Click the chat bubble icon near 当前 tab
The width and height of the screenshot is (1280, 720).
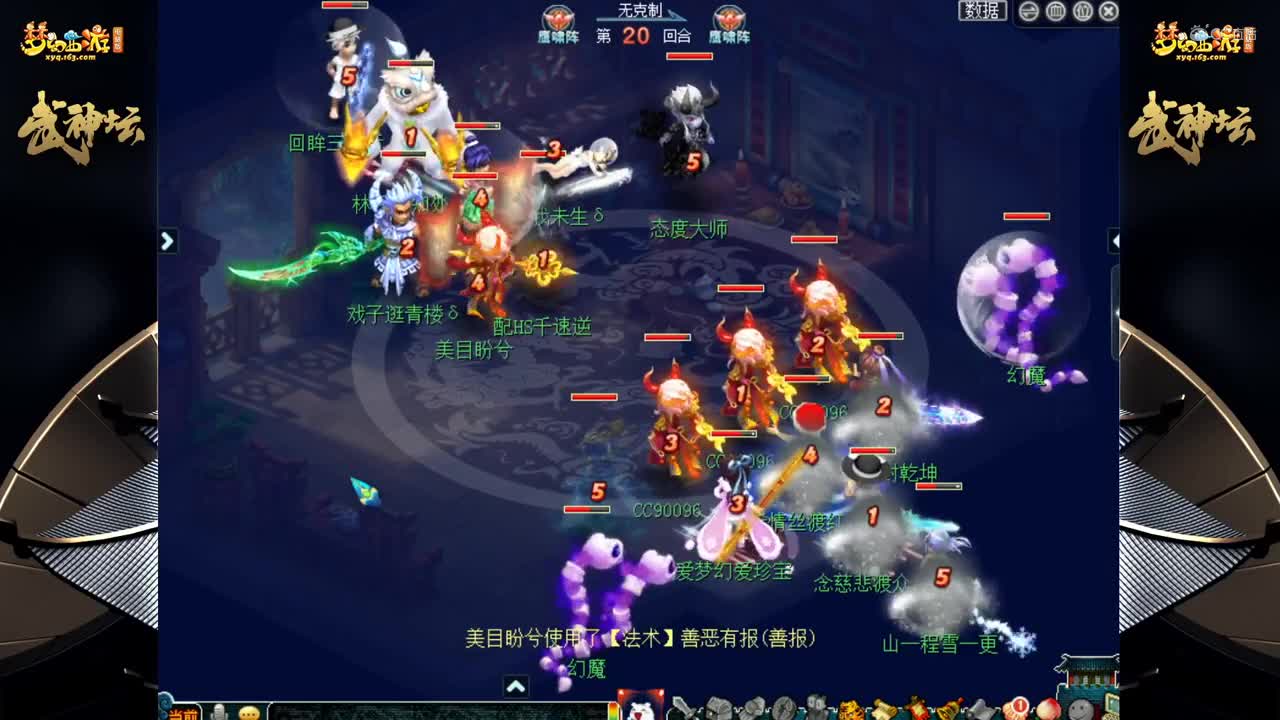[x=248, y=712]
